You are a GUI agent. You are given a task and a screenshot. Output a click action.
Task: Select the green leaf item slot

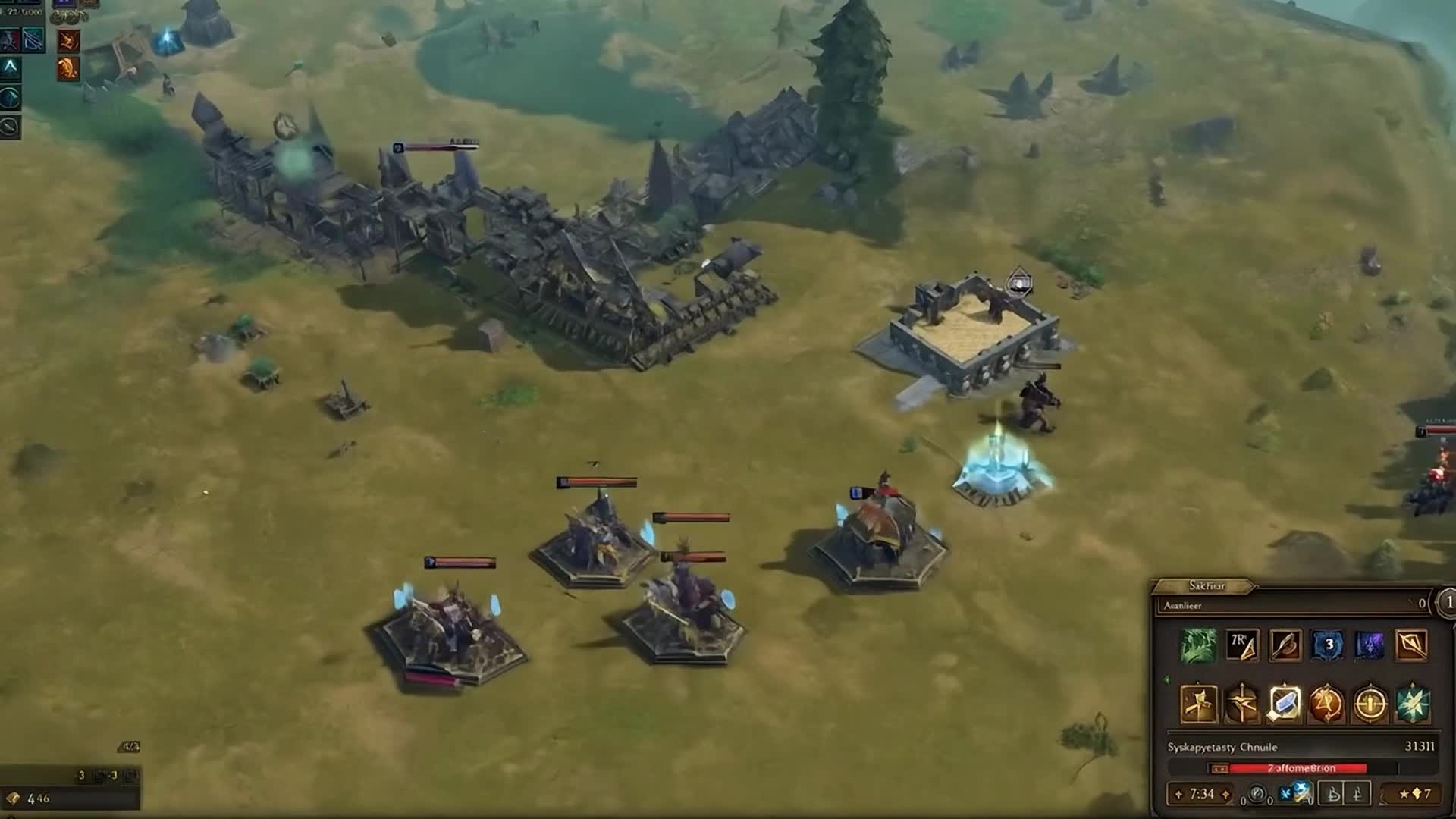(x=1199, y=645)
